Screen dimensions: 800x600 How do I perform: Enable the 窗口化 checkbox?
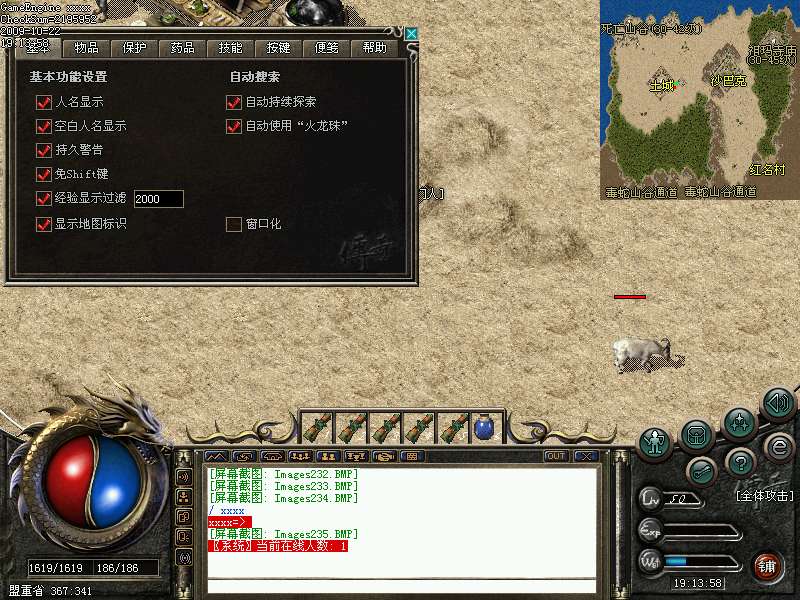point(234,224)
